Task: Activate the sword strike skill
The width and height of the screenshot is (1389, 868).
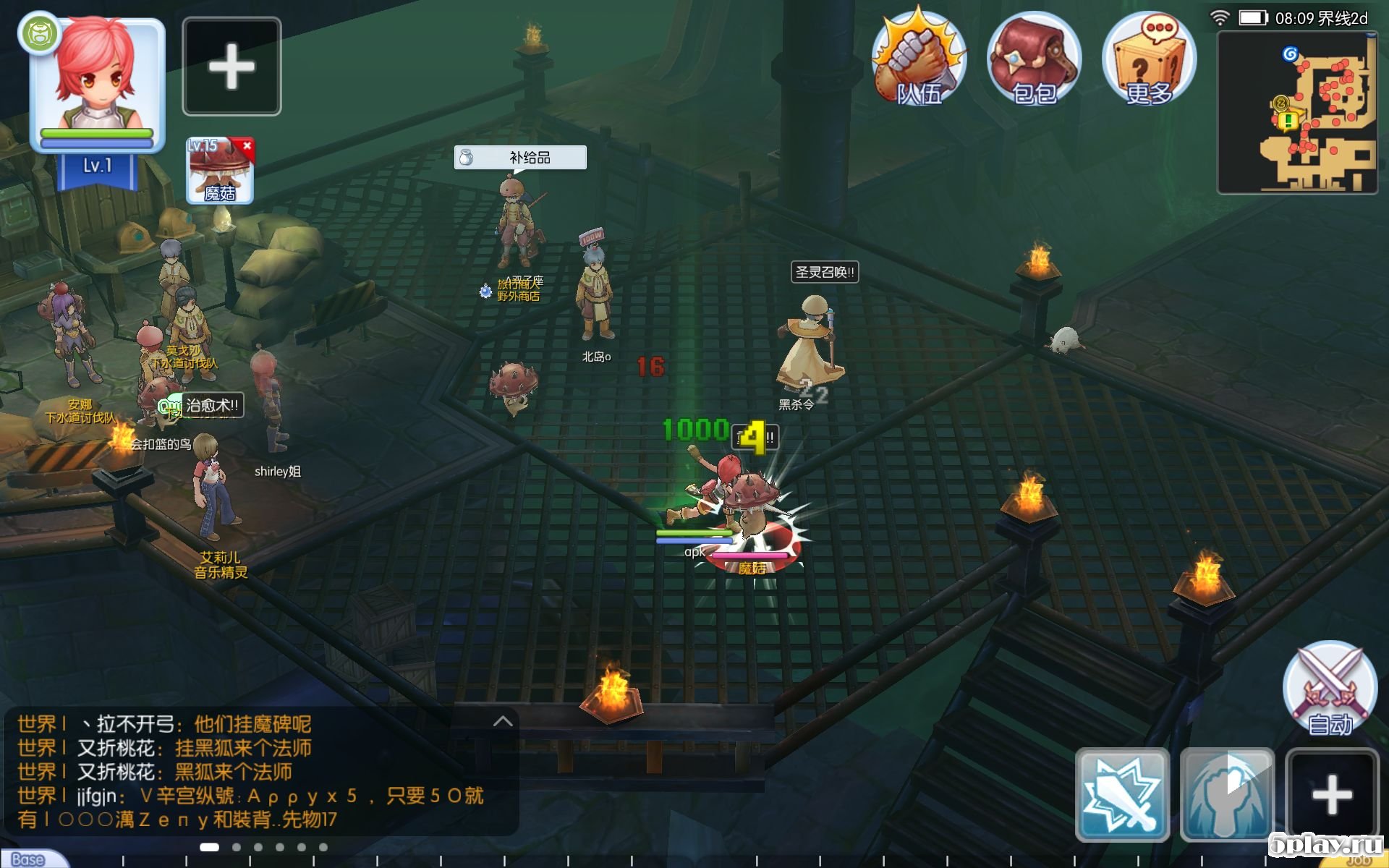Action: tap(1122, 794)
